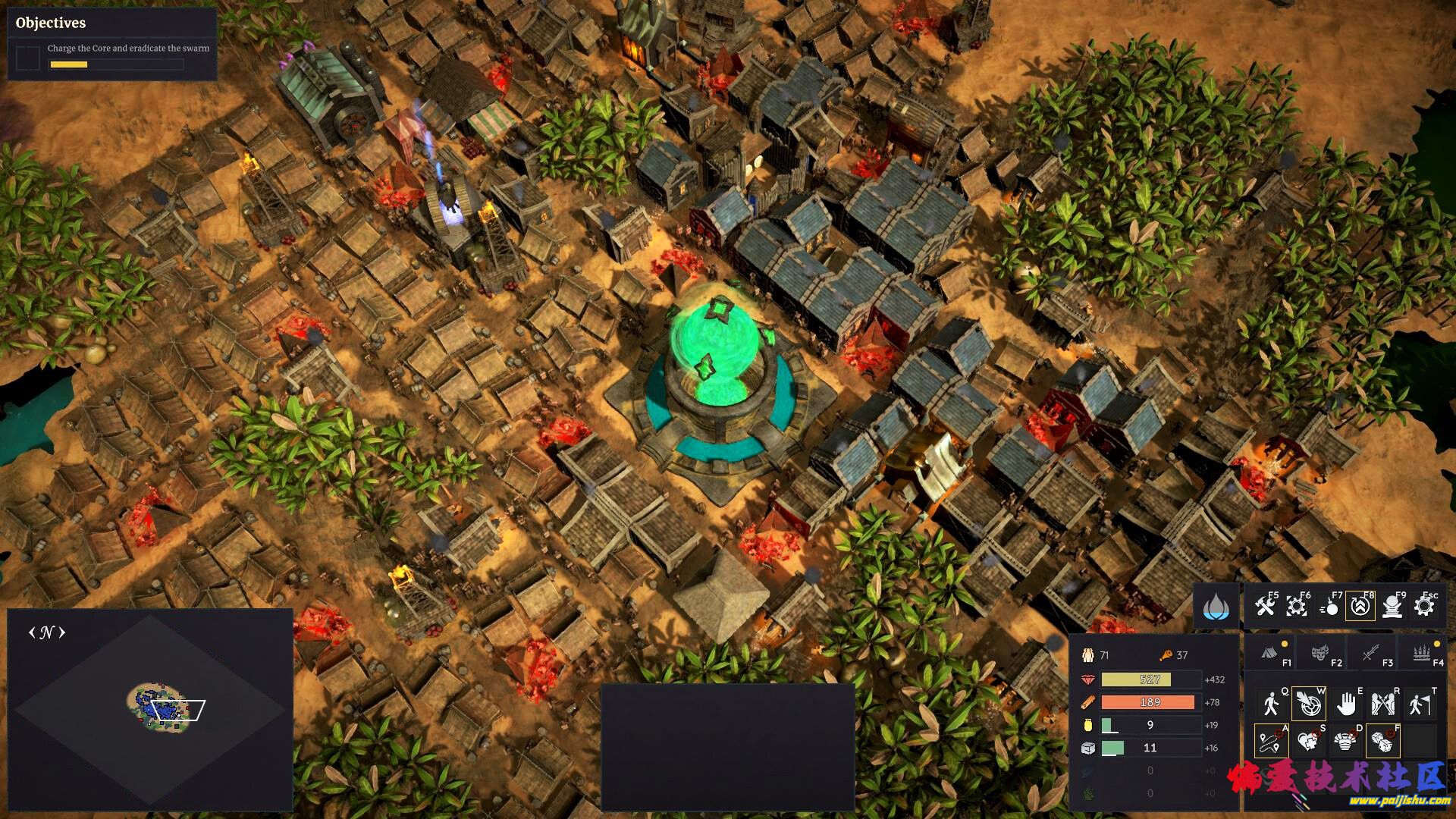Screen dimensions: 1456x819
Task: Switch to the spiked wall category tab
Action: pyautogui.click(x=1421, y=653)
